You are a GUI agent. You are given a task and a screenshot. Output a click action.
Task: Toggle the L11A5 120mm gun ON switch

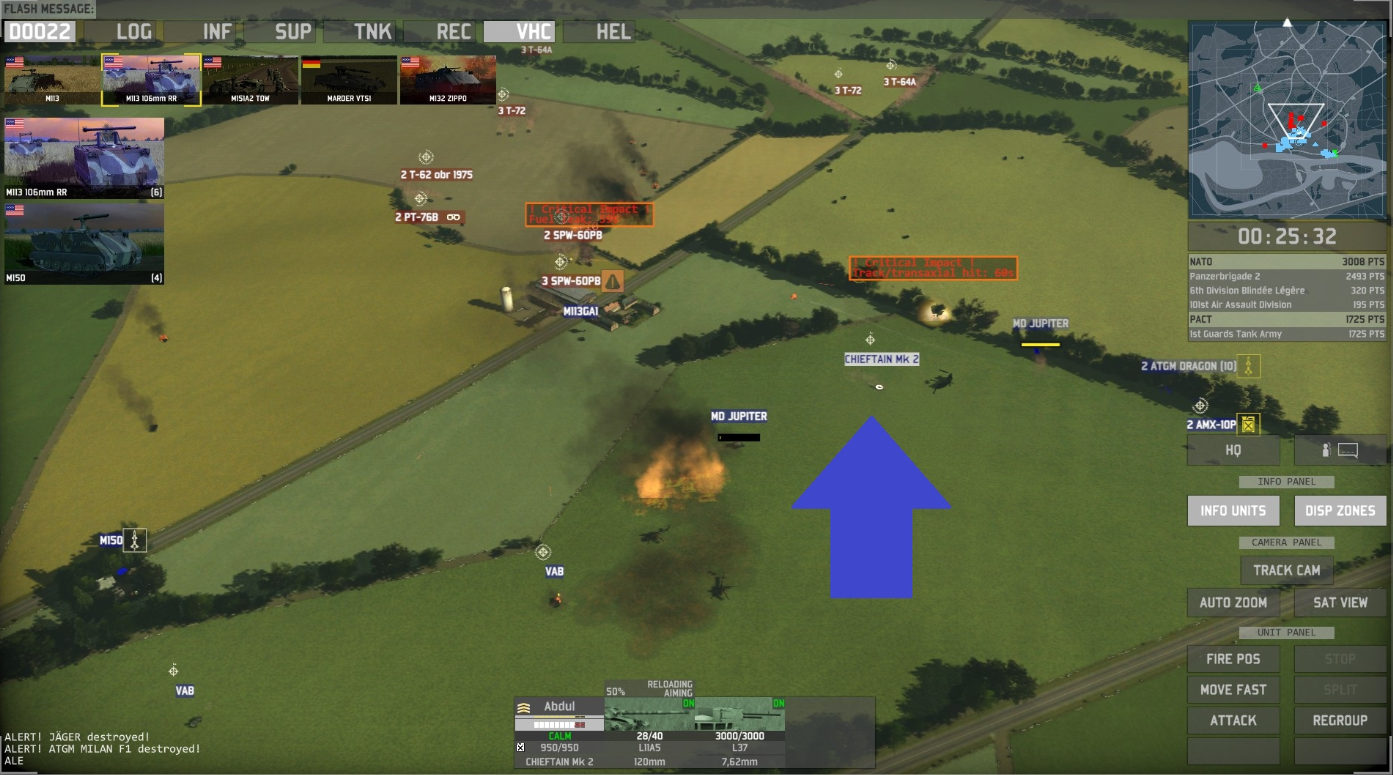691,703
